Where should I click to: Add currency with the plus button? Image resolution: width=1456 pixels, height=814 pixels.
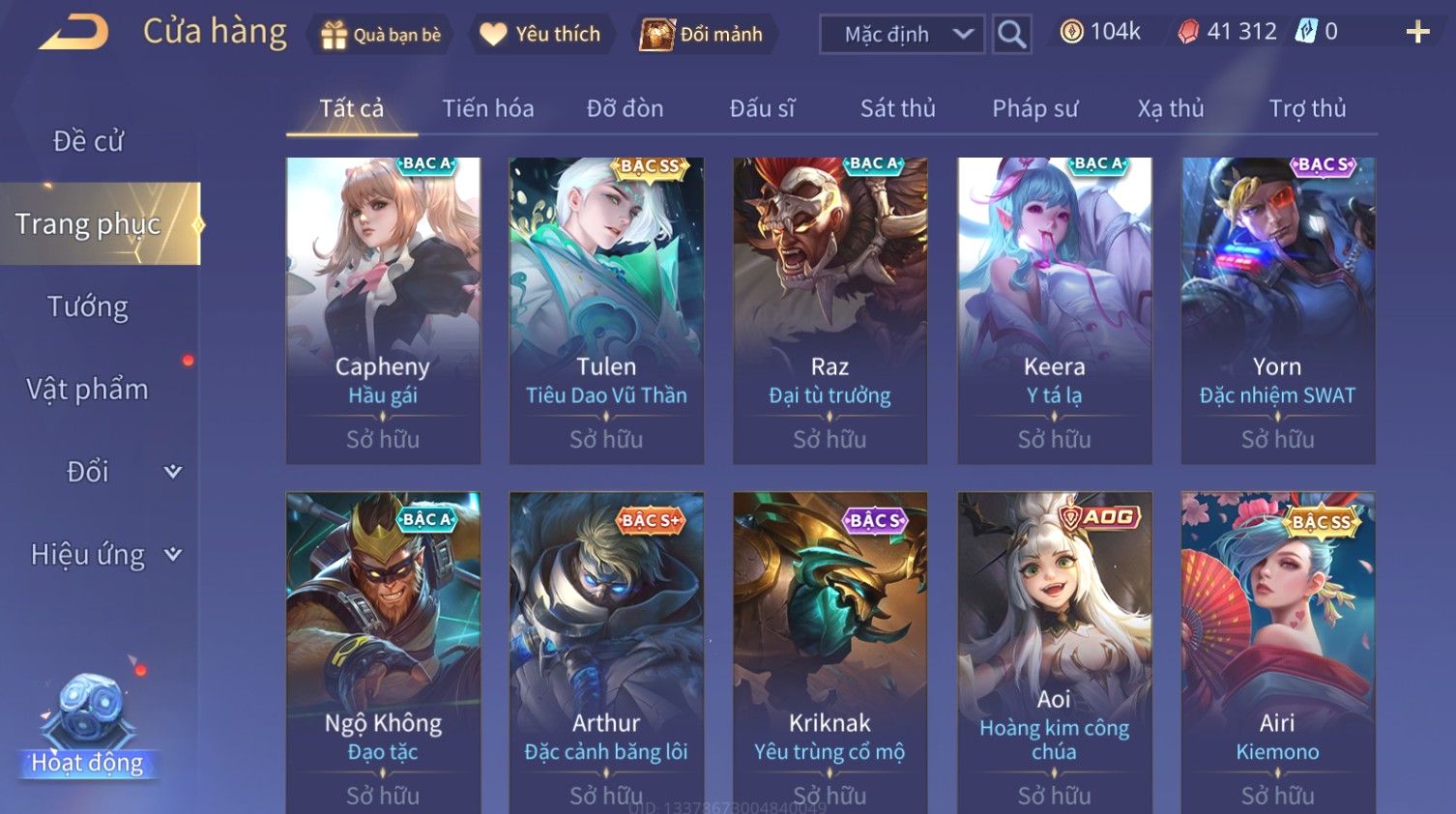(x=1417, y=33)
